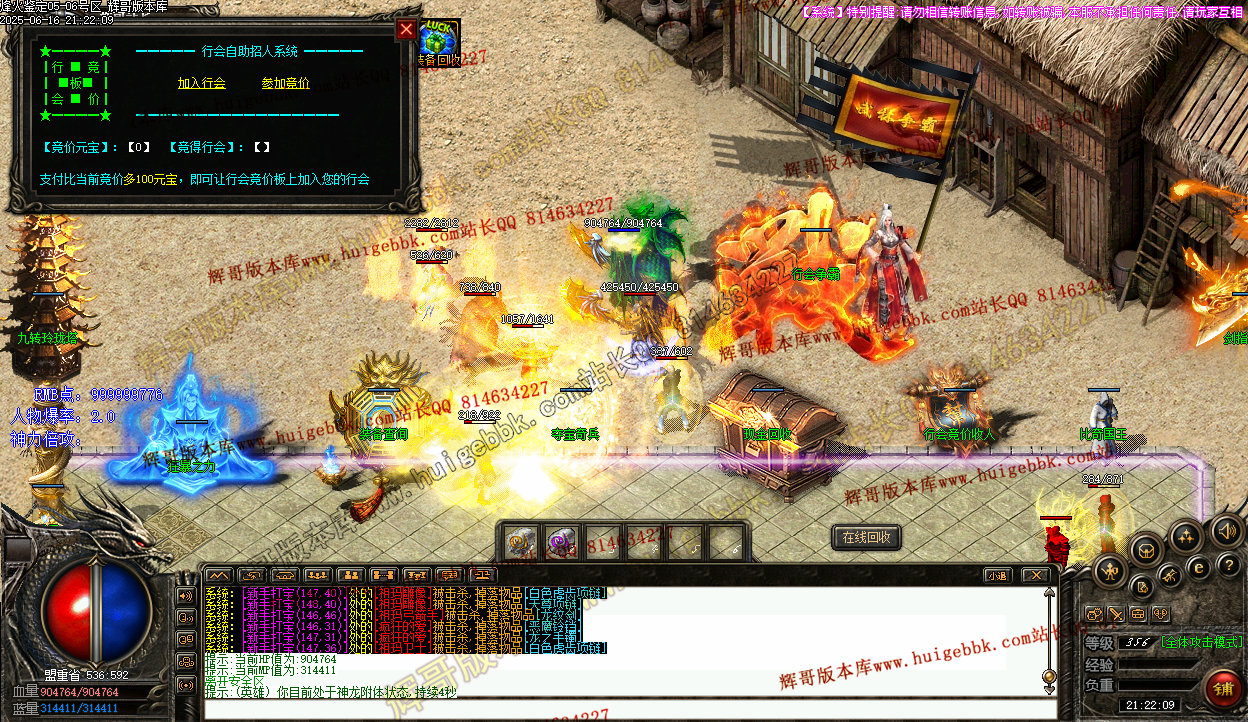Open the LUCK gift box equipment recycle icon

point(438,41)
